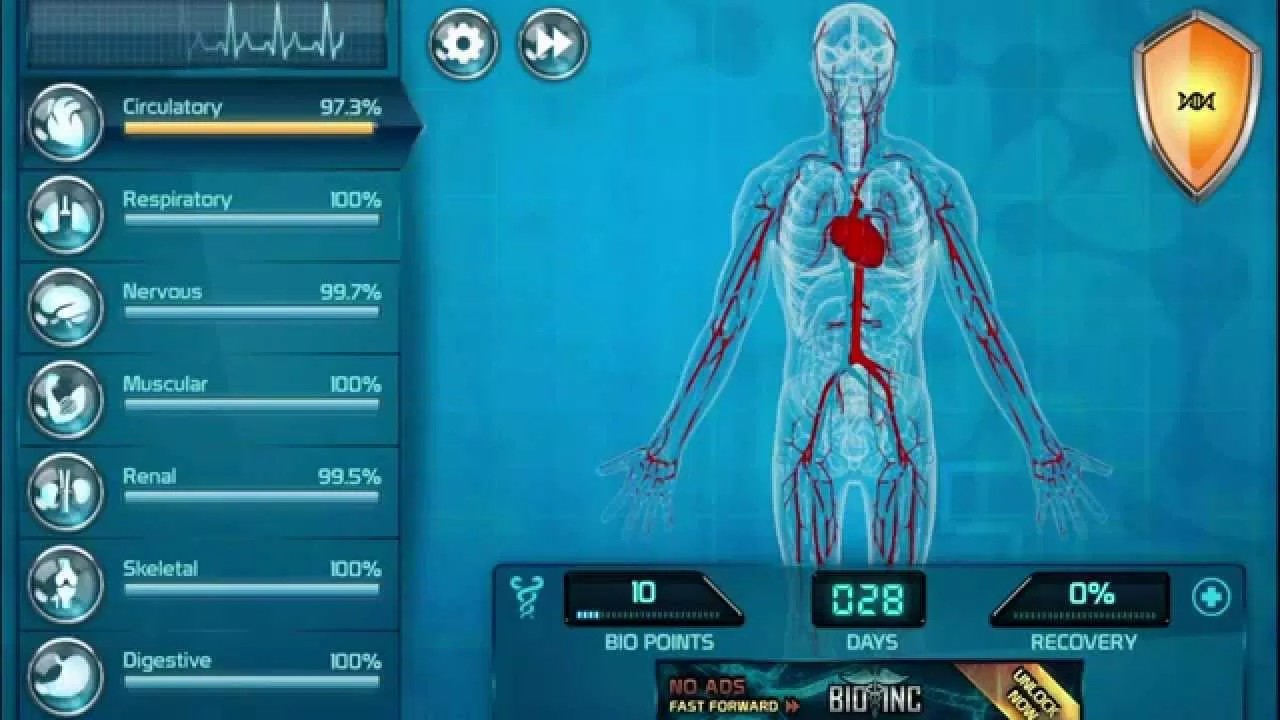Select the Skeletal system bone icon
The height and width of the screenshot is (720, 1280).
pyautogui.click(x=62, y=583)
